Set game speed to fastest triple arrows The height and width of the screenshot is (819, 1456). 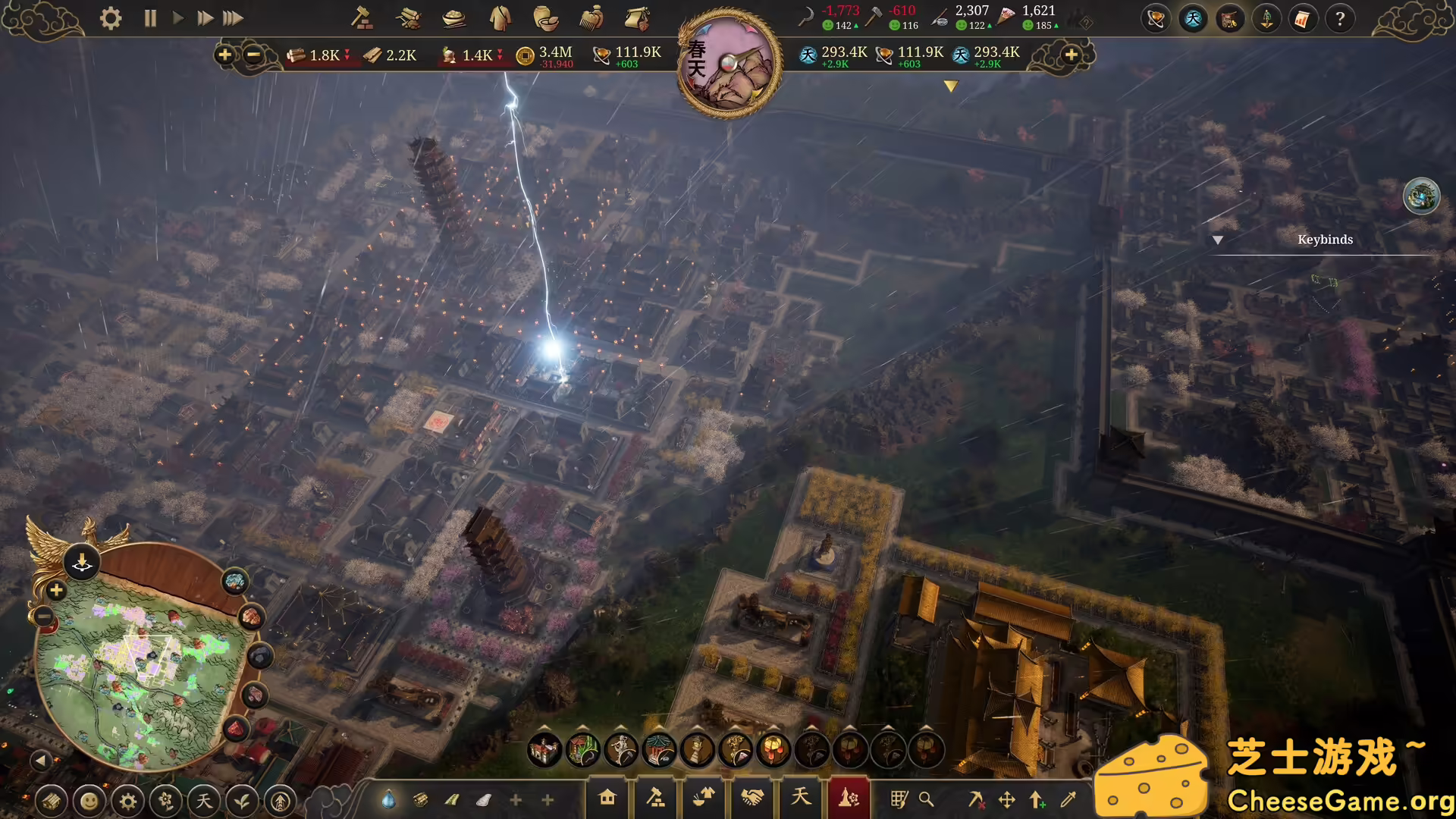[233, 18]
